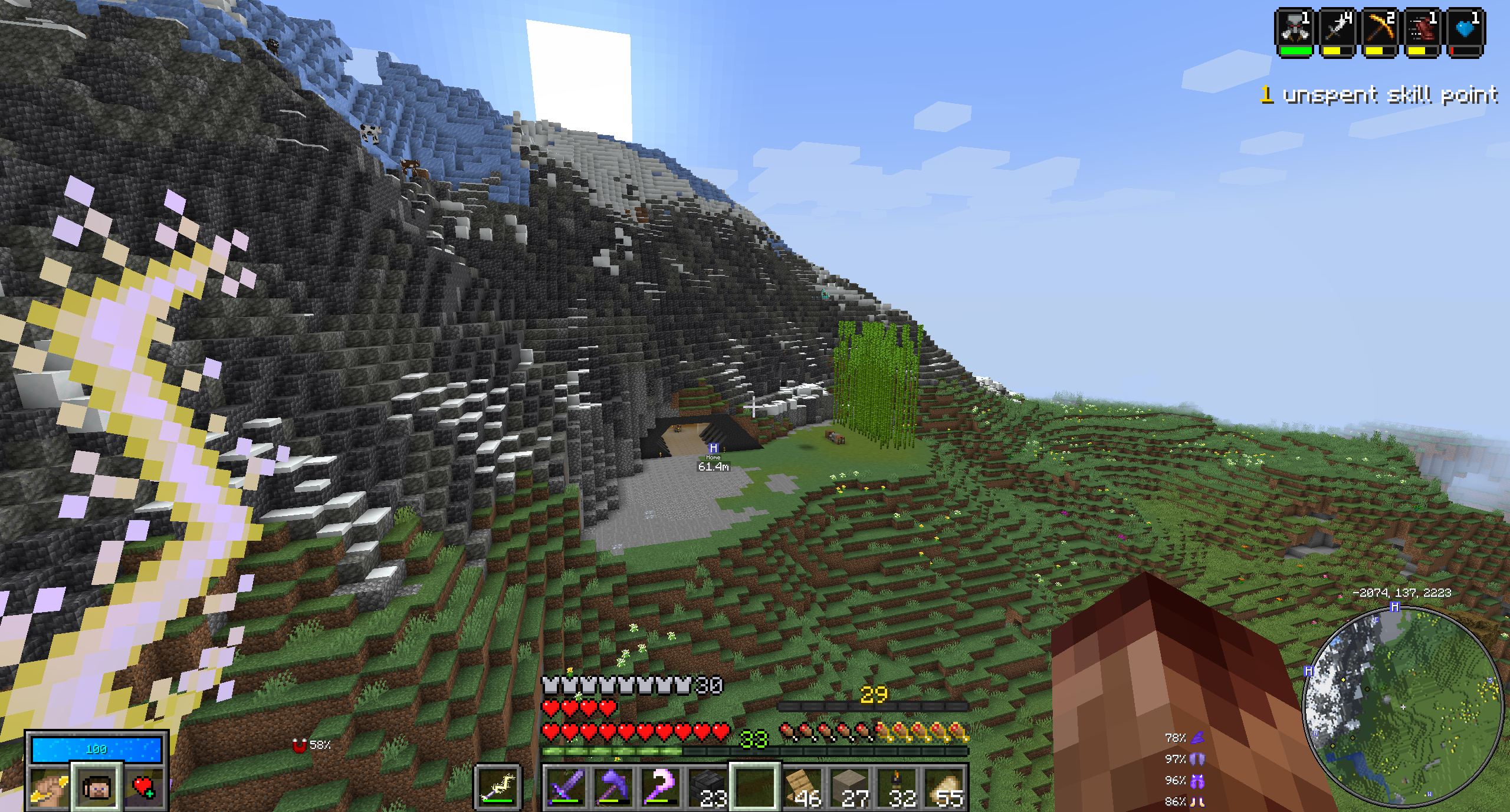This screenshot has height=812, width=1510.
Task: Select the white sword skill icon
Action: (1337, 29)
